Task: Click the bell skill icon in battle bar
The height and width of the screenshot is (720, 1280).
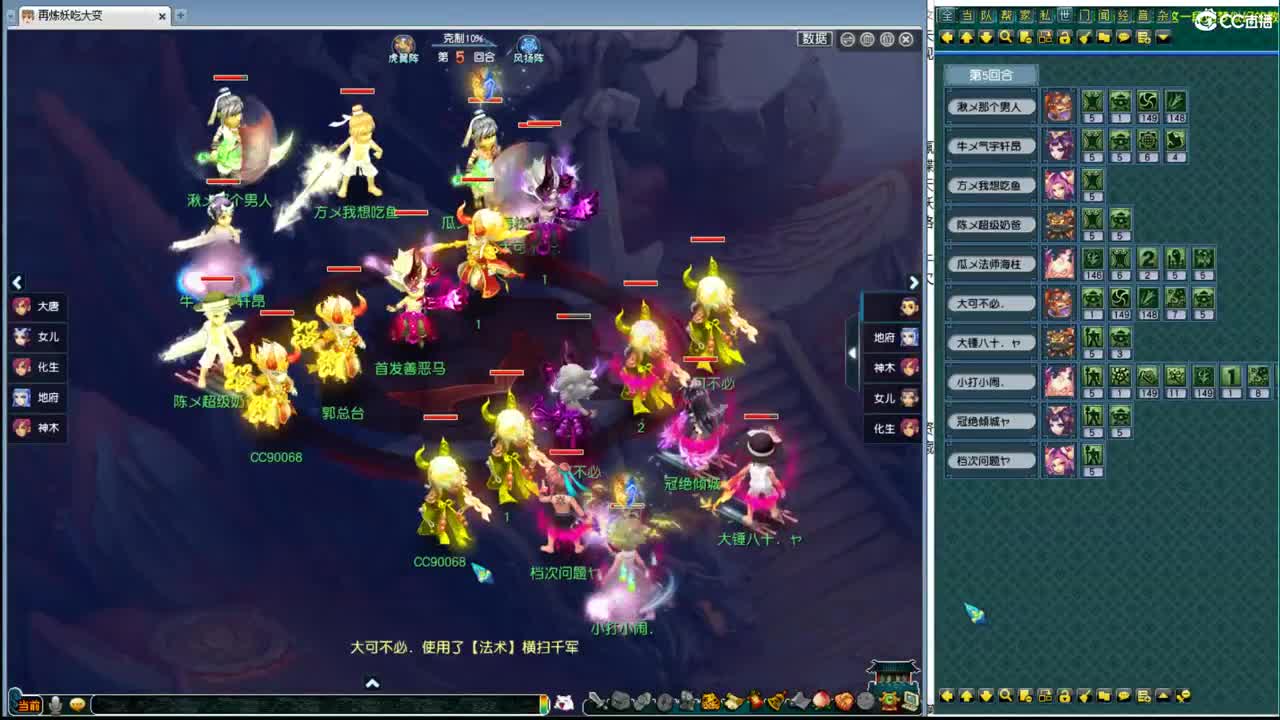Action: tap(774, 702)
